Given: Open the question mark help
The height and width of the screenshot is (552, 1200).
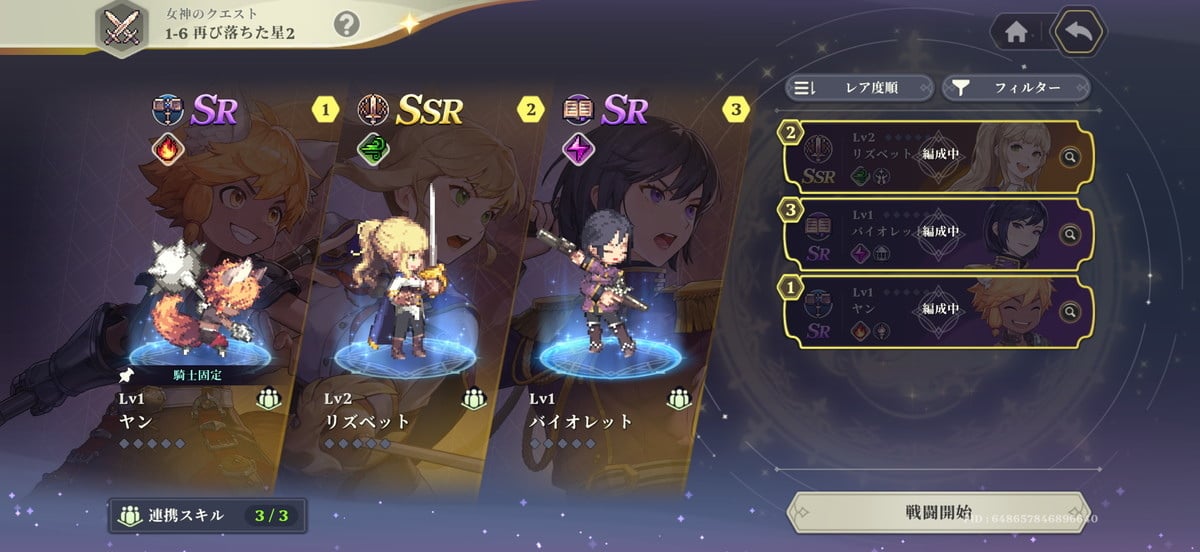Looking at the screenshot, I should pyautogui.click(x=346, y=24).
